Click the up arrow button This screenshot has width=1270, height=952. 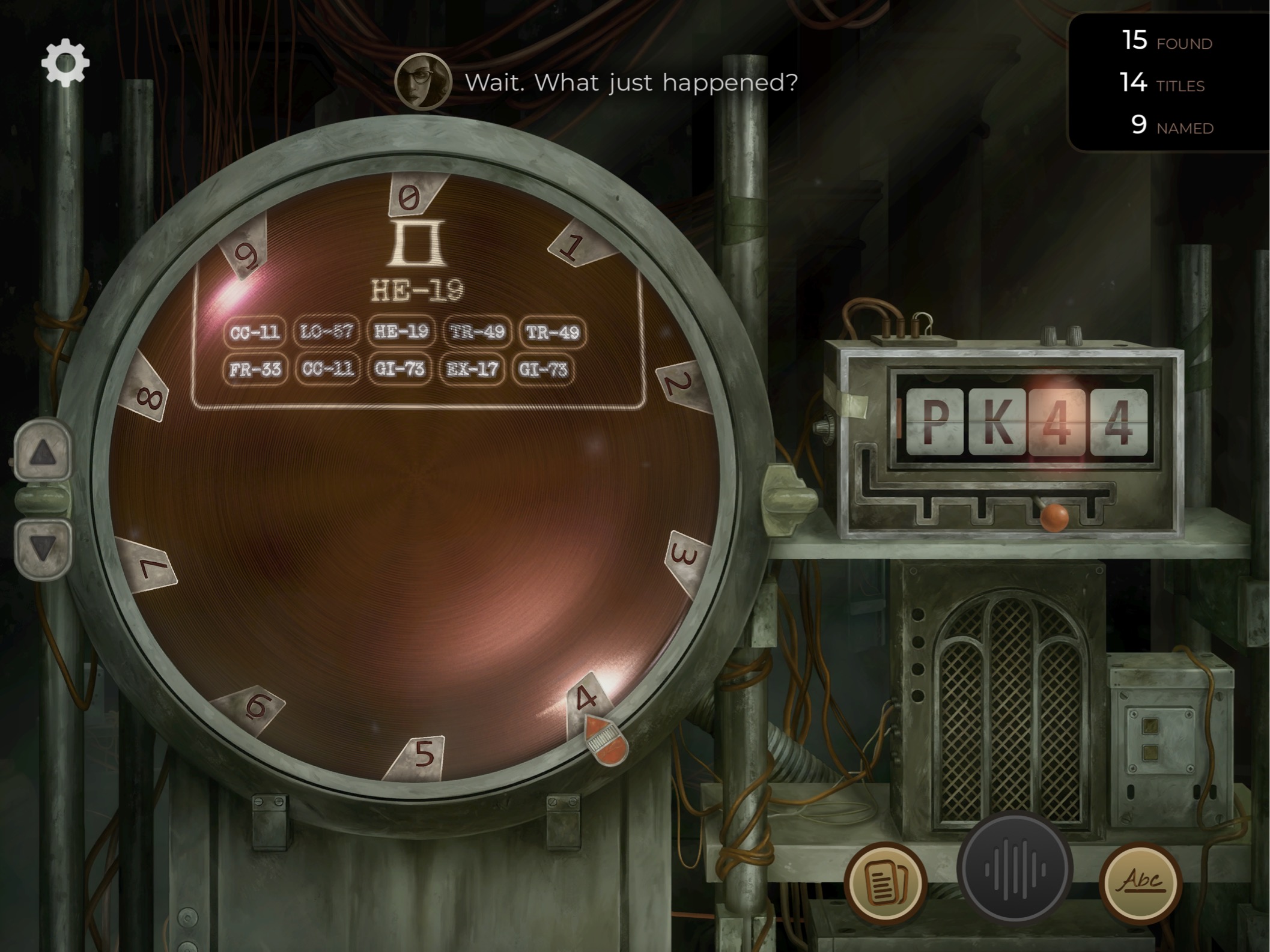coord(43,452)
